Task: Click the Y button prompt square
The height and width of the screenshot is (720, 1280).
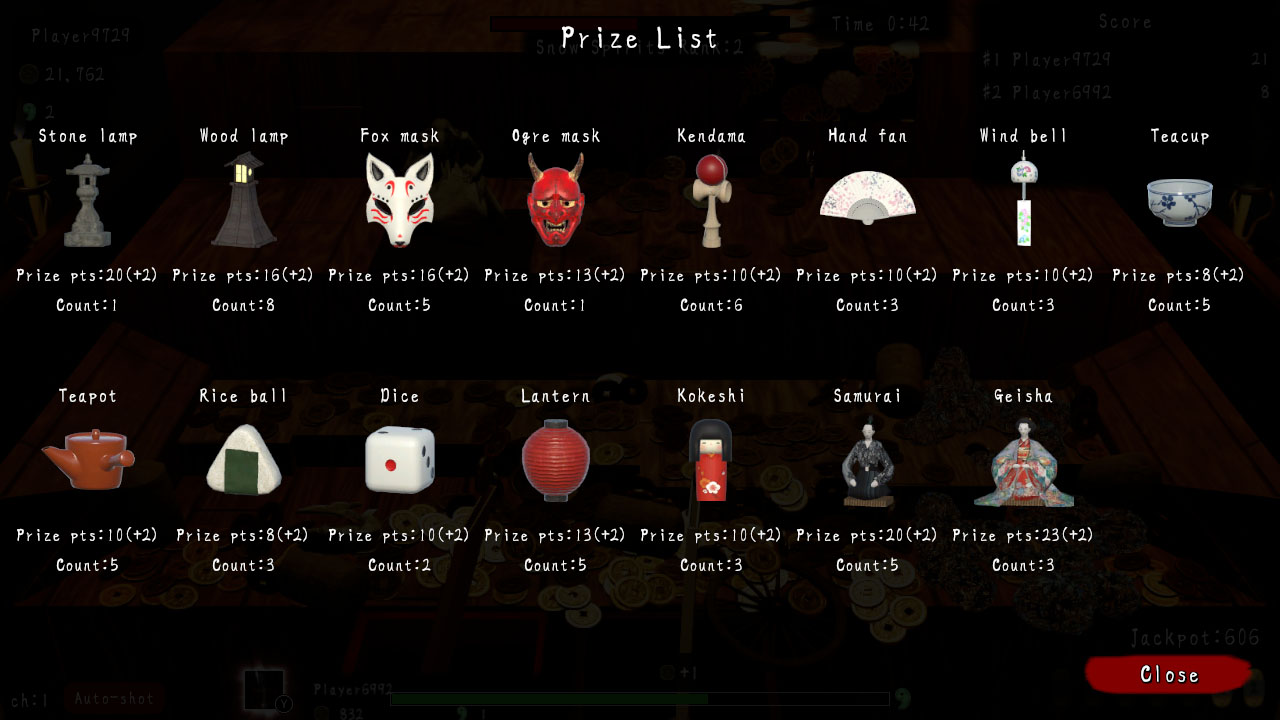Action: [265, 688]
